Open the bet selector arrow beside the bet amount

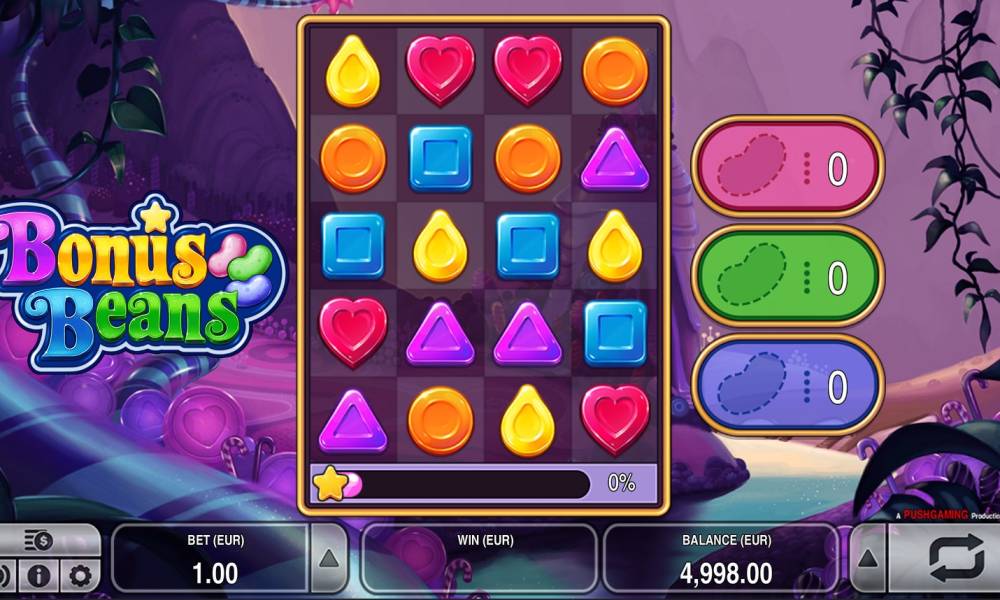329,558
